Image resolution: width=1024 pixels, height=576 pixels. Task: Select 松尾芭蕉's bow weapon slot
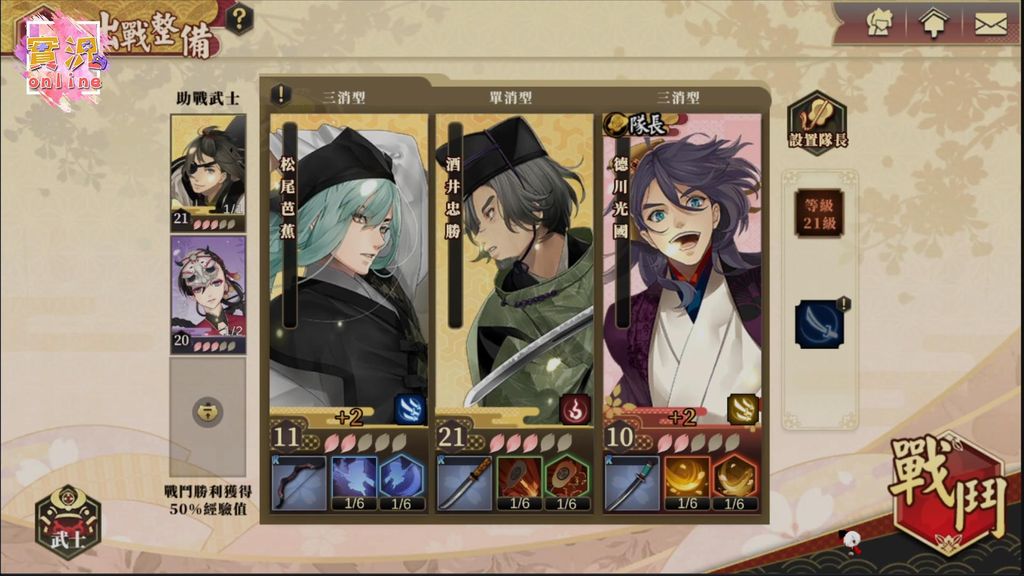click(298, 483)
